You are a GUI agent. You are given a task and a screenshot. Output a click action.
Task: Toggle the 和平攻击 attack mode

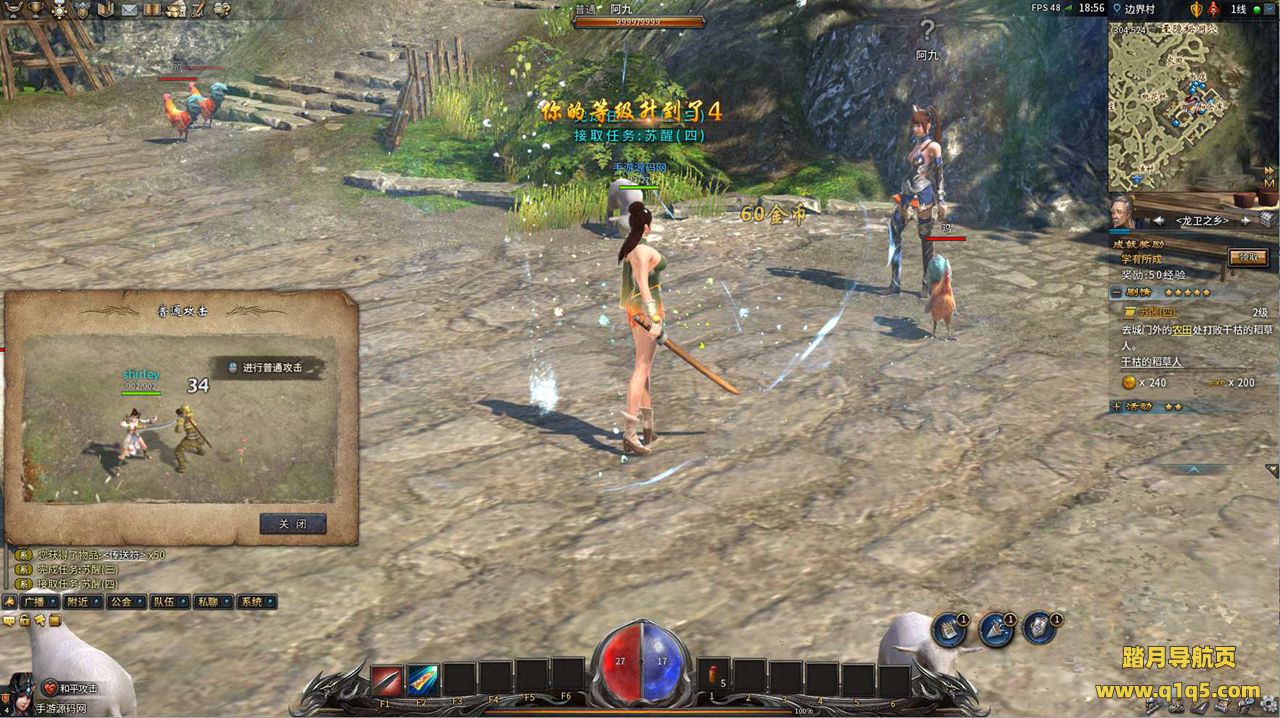(x=71, y=688)
